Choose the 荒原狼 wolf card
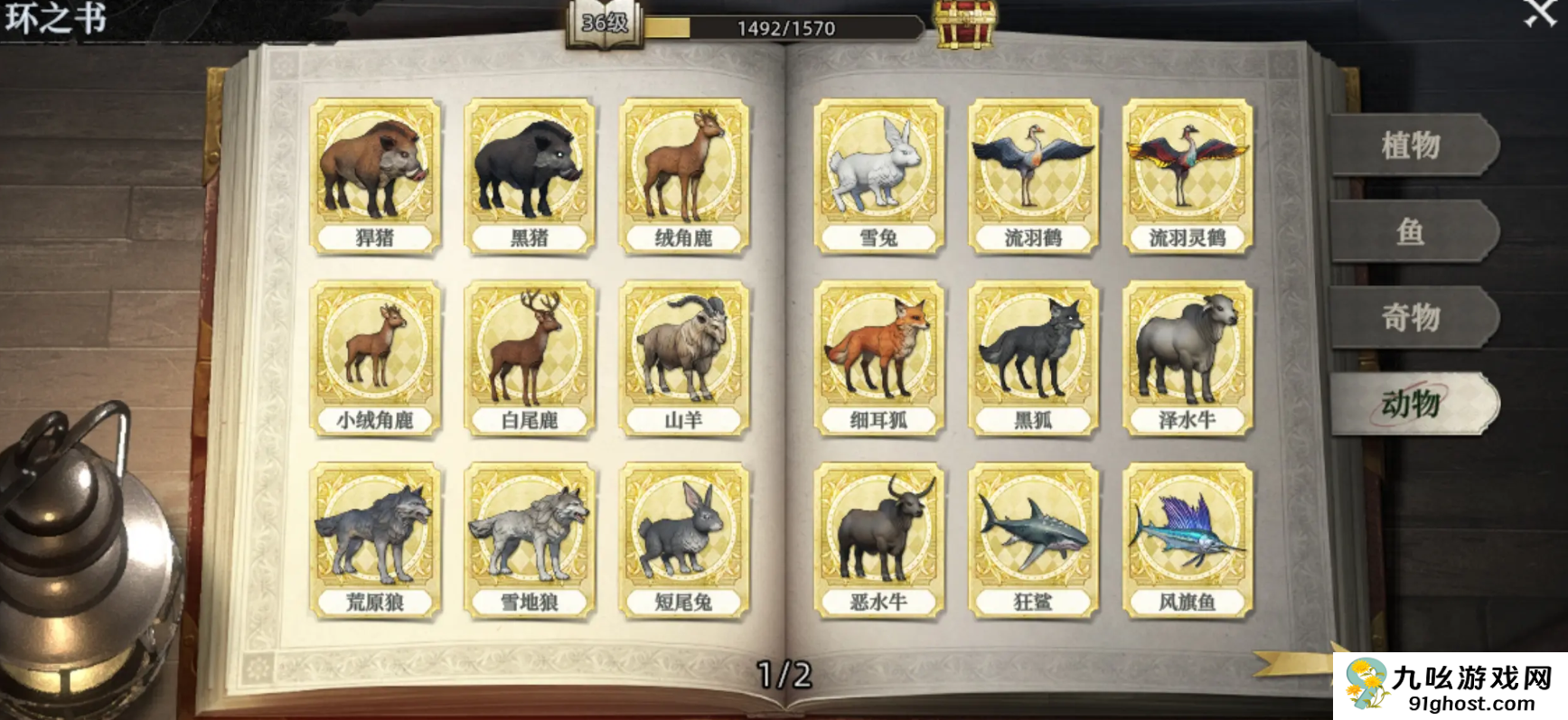1568x720 pixels. (x=375, y=541)
